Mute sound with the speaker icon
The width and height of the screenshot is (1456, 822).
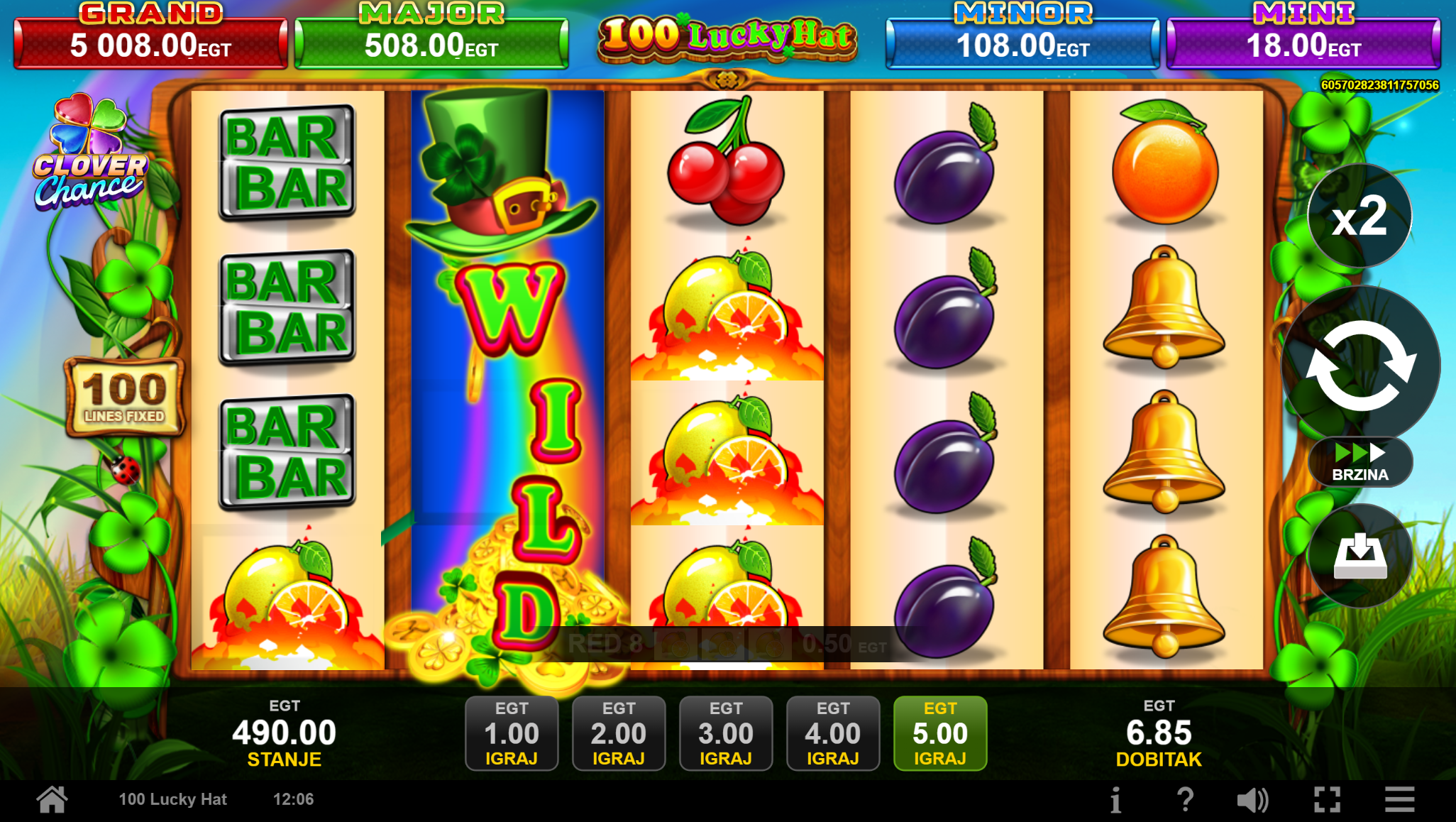(1252, 800)
